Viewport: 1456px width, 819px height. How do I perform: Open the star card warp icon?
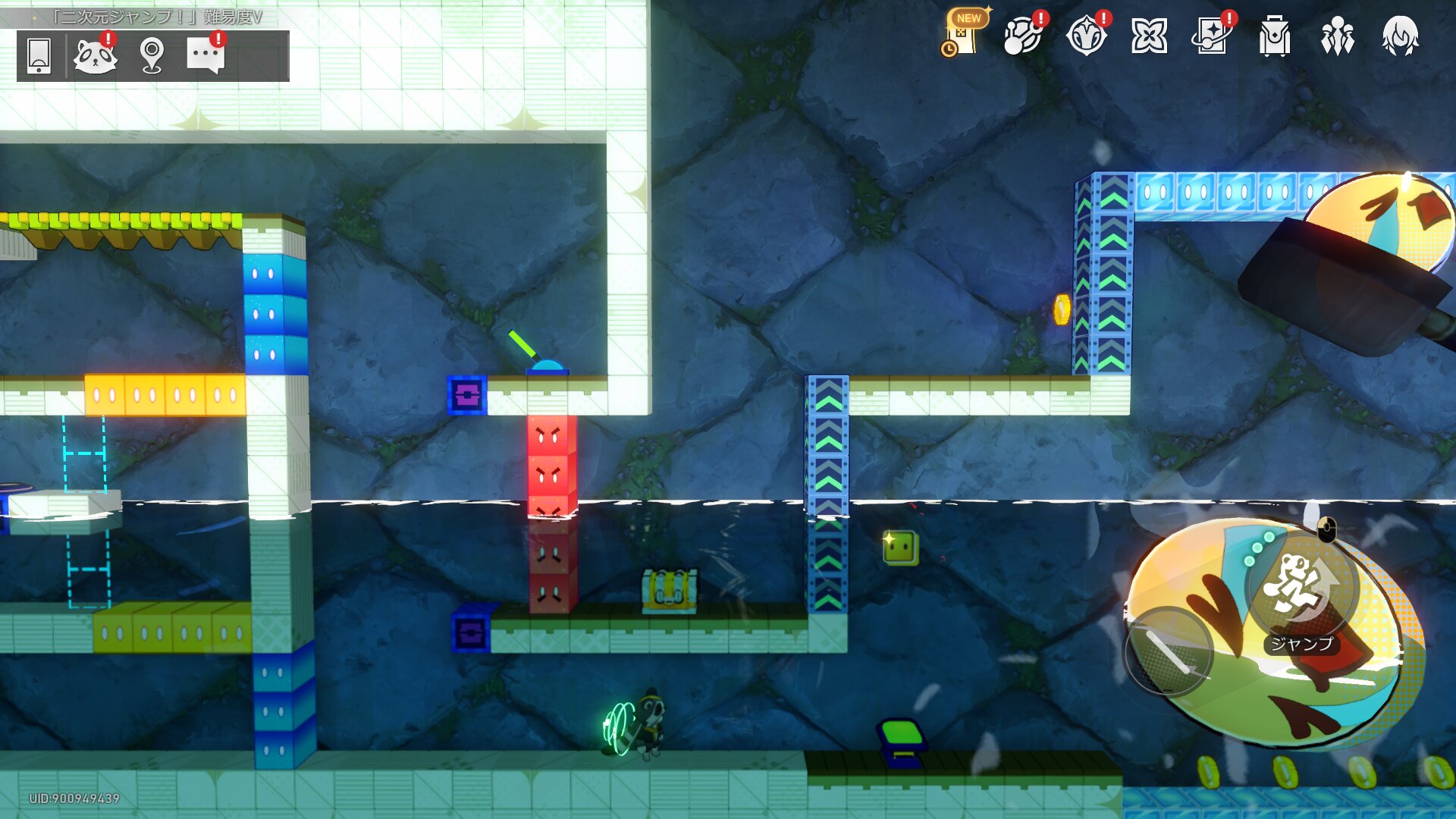[1212, 36]
